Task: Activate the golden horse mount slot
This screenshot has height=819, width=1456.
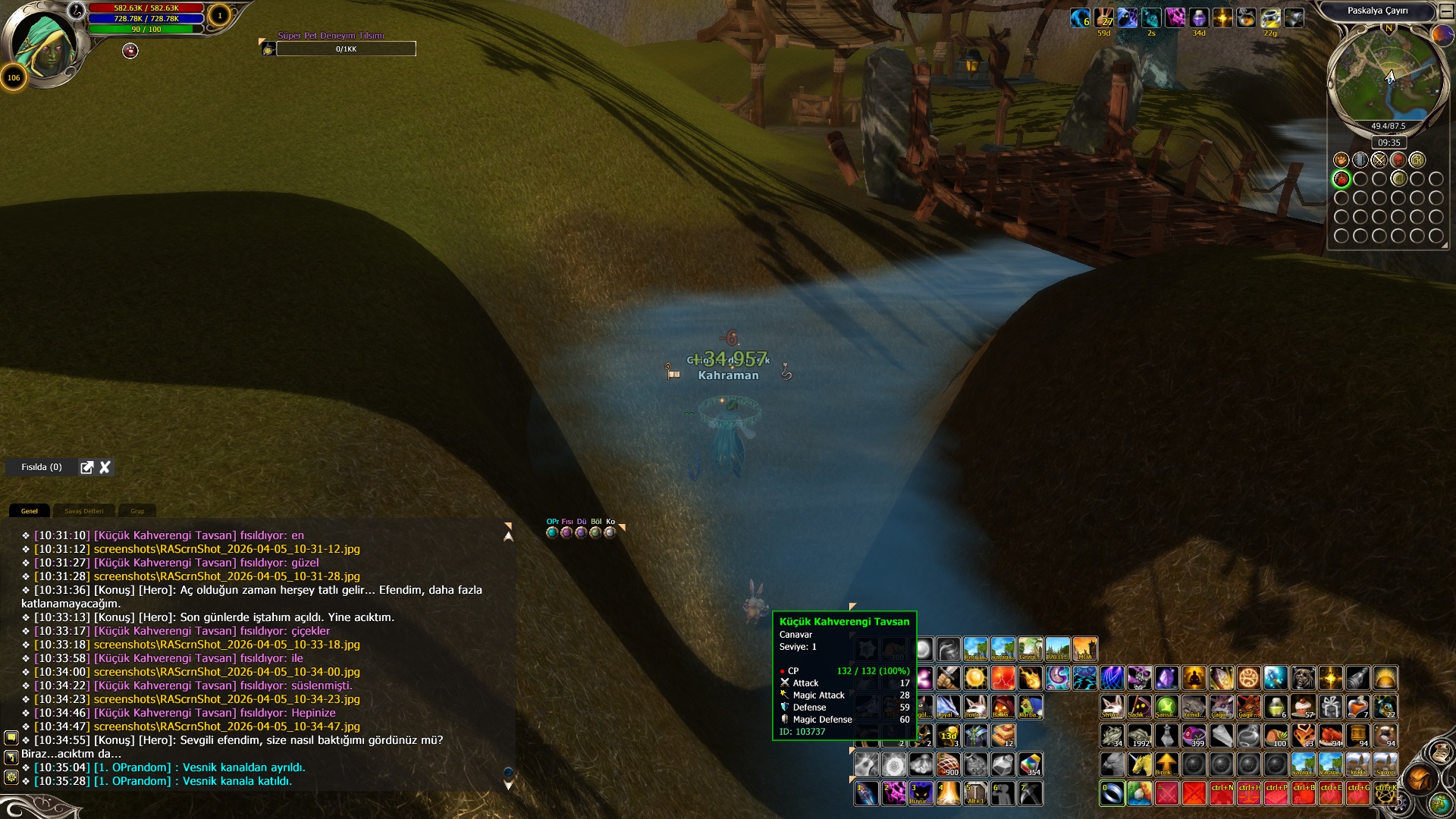Action: (x=1139, y=764)
